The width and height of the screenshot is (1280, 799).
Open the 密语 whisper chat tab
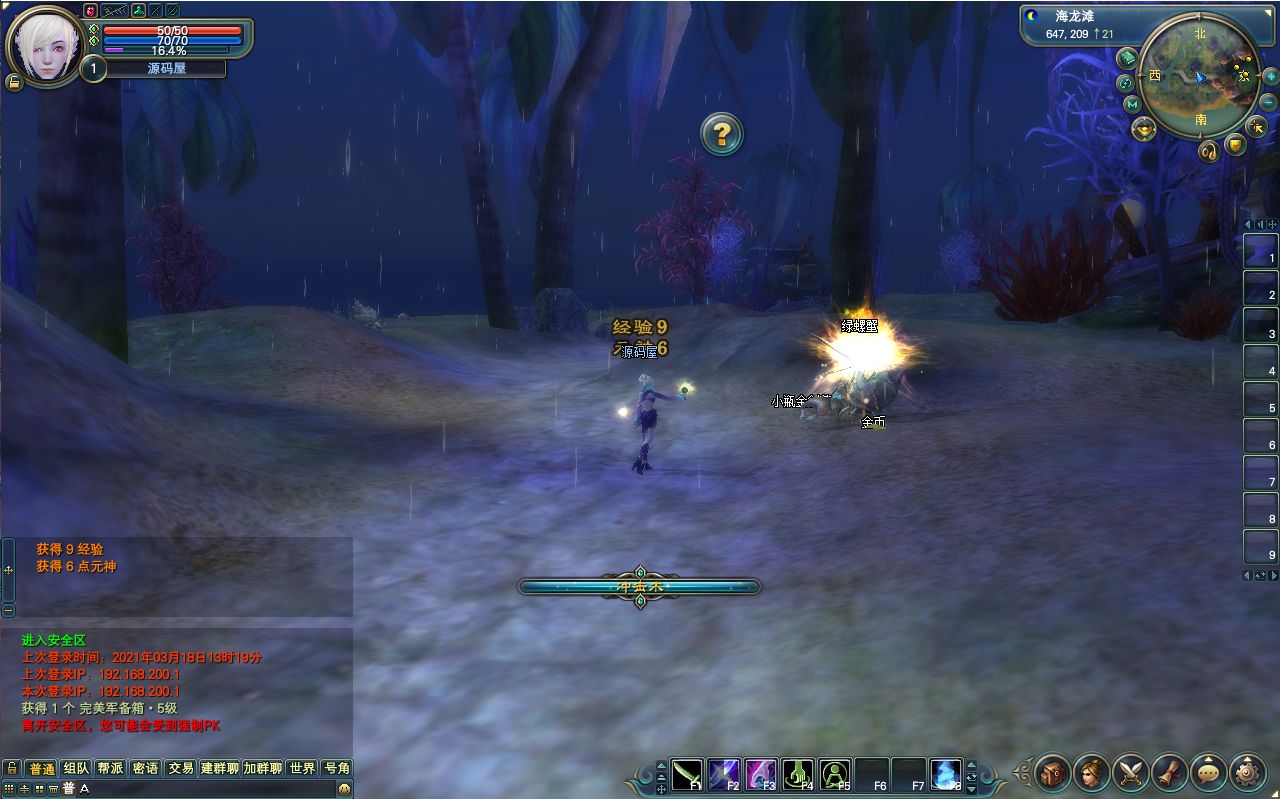point(145,768)
